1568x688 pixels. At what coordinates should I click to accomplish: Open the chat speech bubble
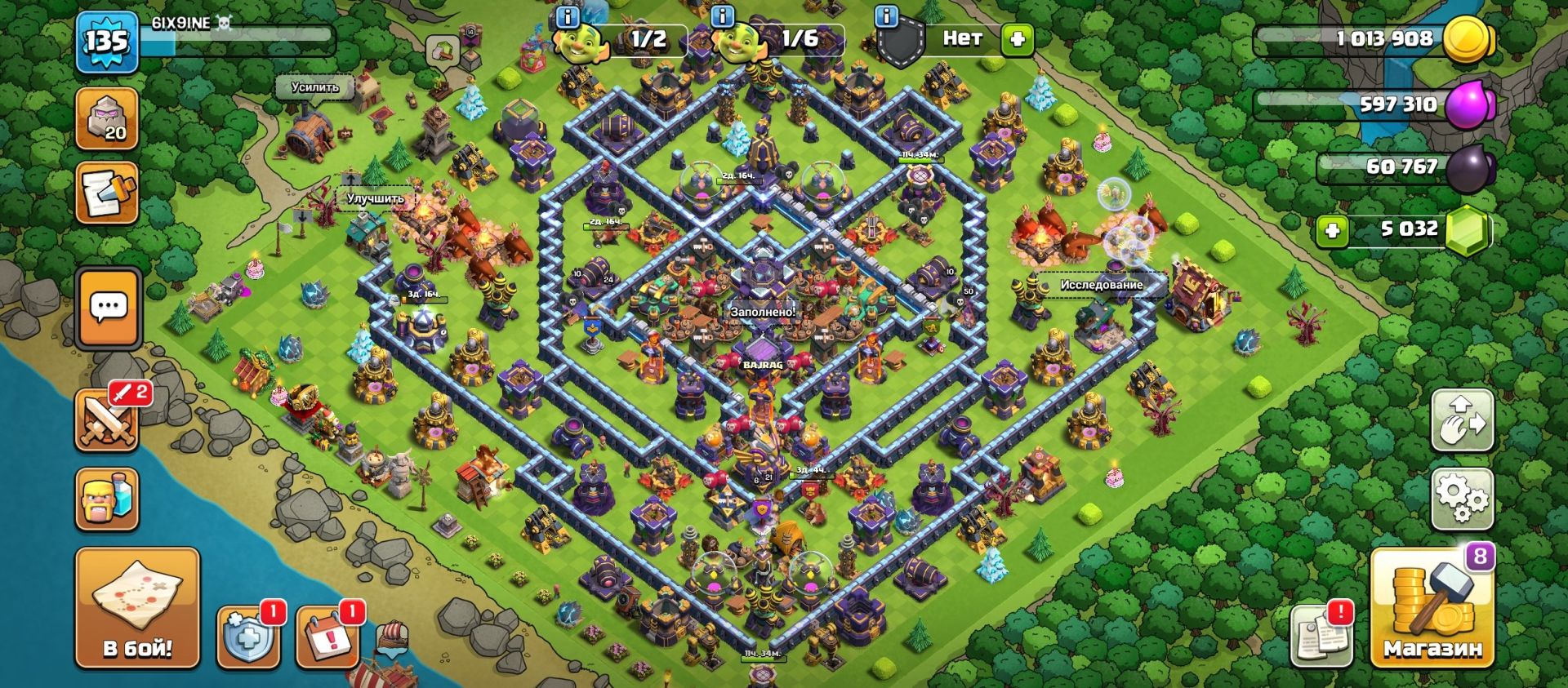(x=109, y=308)
